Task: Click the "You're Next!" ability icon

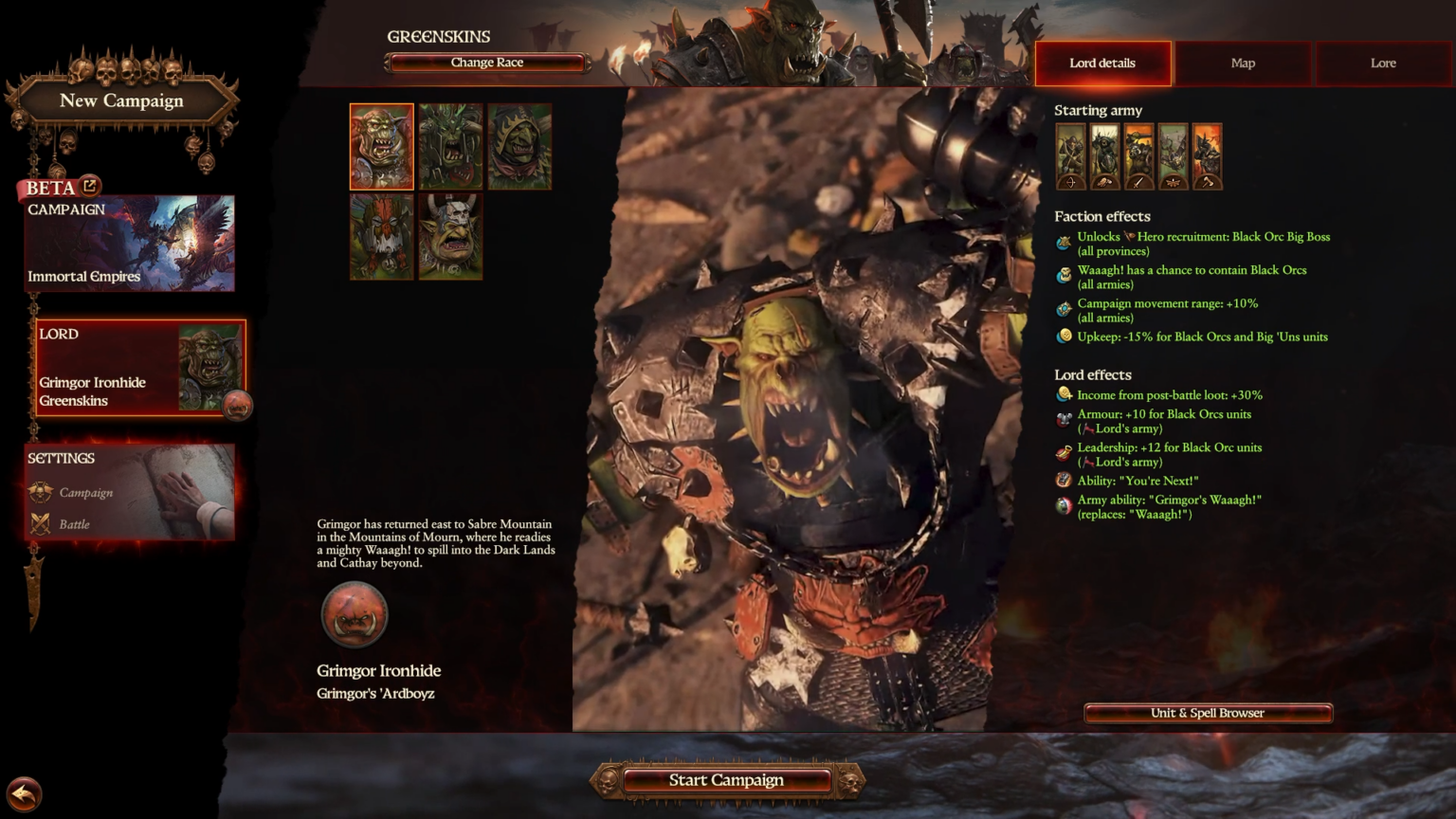Action: (x=1064, y=480)
